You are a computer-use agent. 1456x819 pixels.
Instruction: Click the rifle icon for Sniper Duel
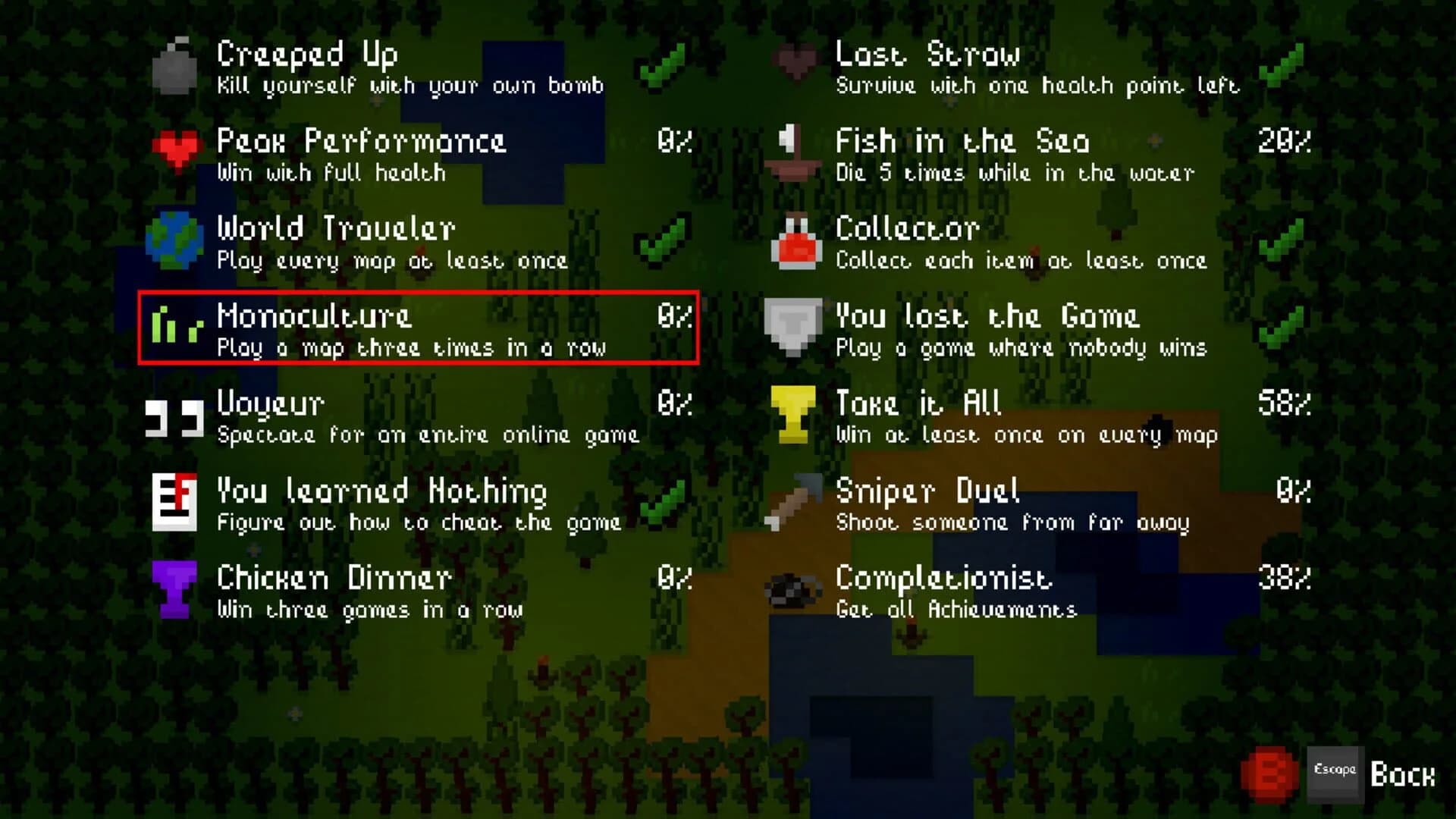(792, 500)
